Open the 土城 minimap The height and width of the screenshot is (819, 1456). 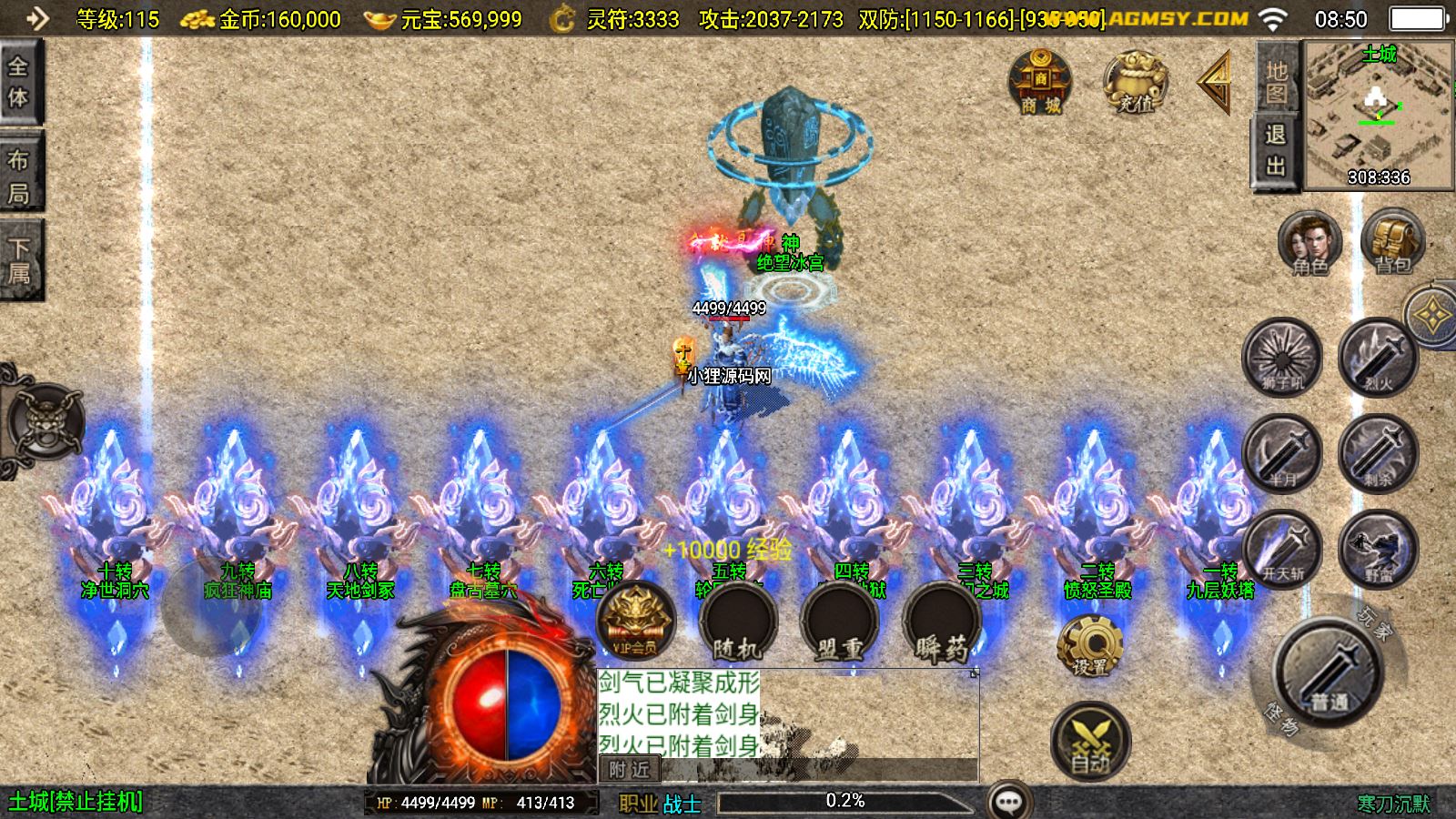[x=1379, y=116]
